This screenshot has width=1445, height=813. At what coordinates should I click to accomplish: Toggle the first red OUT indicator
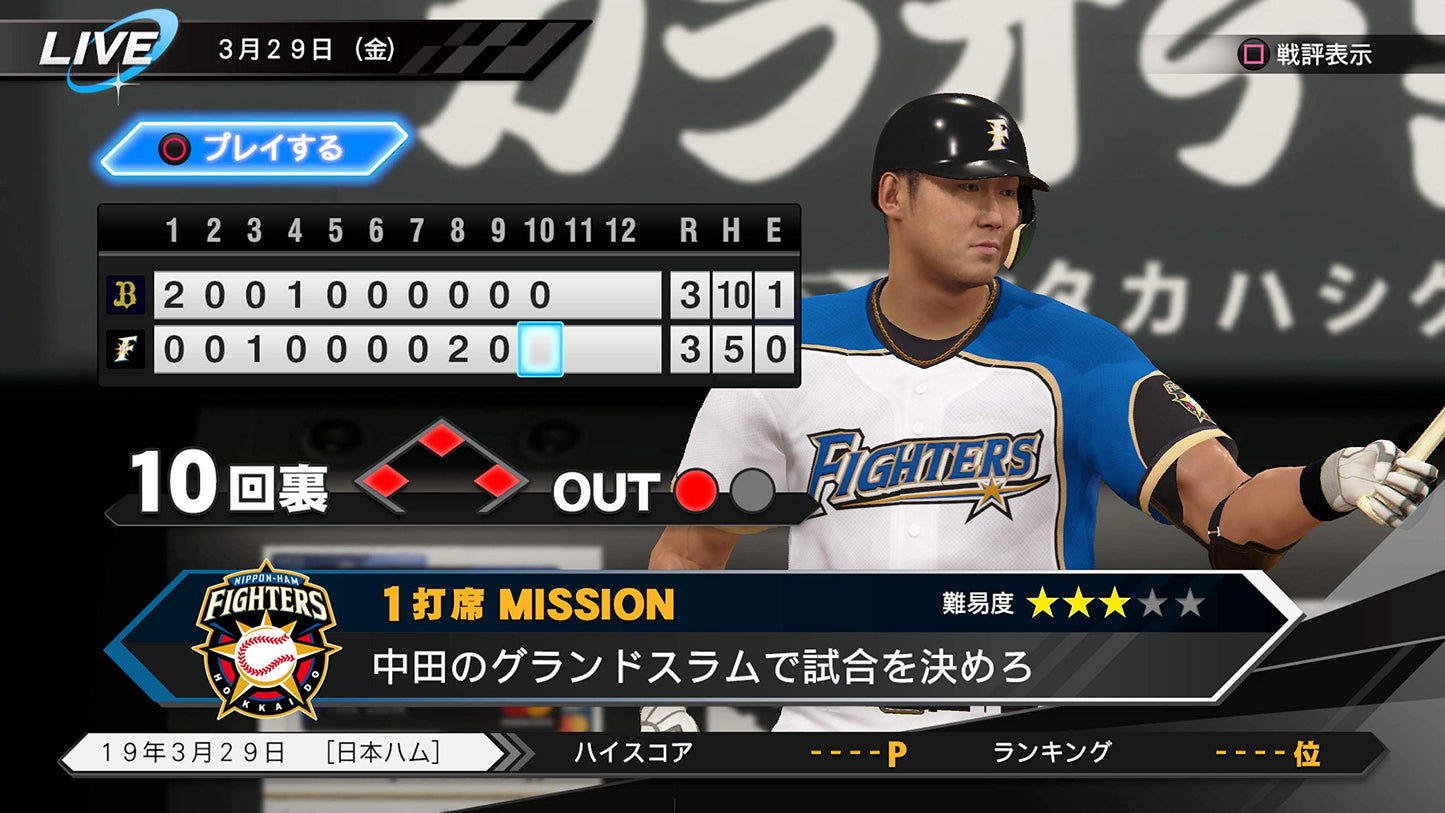coord(695,492)
